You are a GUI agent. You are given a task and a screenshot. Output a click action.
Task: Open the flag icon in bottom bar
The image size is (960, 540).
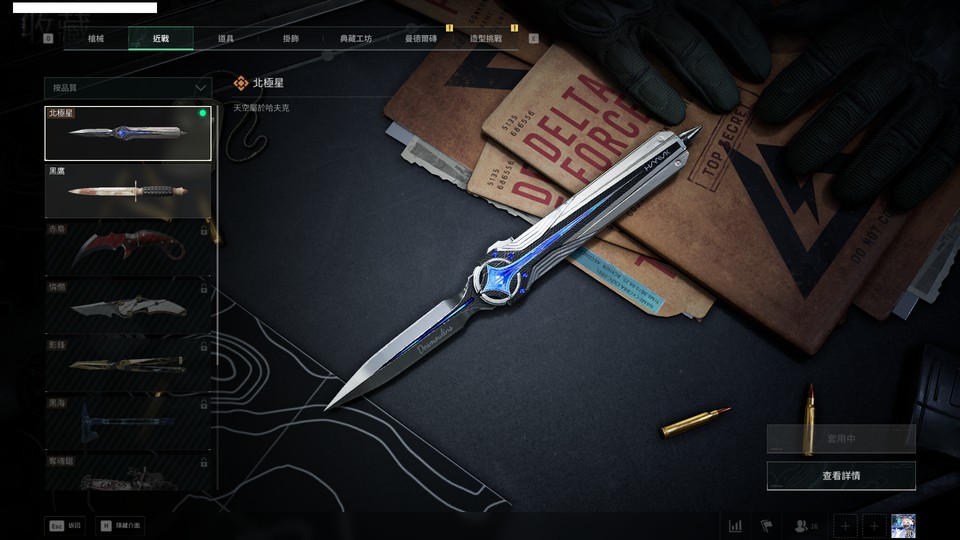(x=767, y=526)
